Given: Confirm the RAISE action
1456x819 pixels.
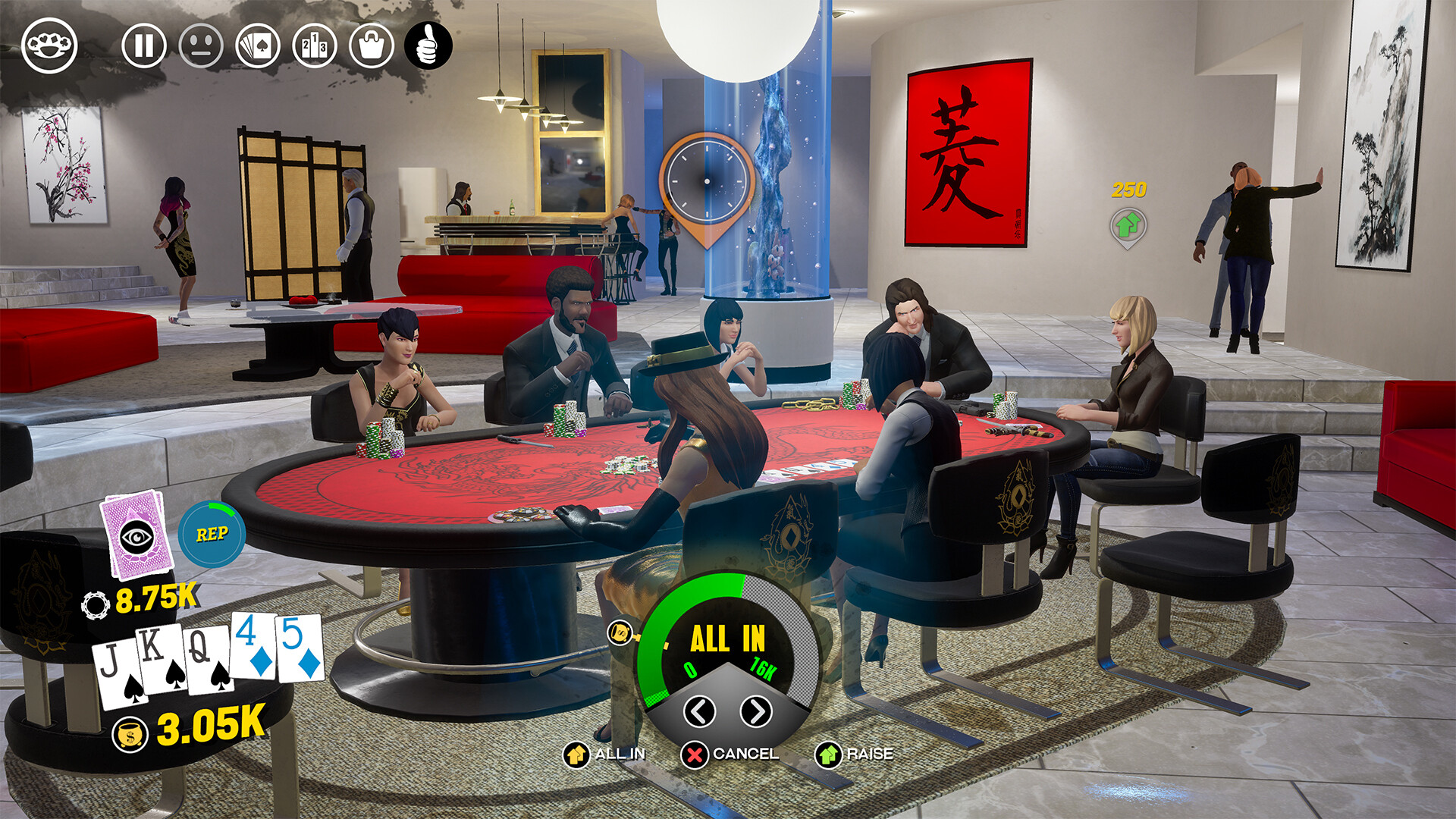Looking at the screenshot, I should (x=830, y=755).
